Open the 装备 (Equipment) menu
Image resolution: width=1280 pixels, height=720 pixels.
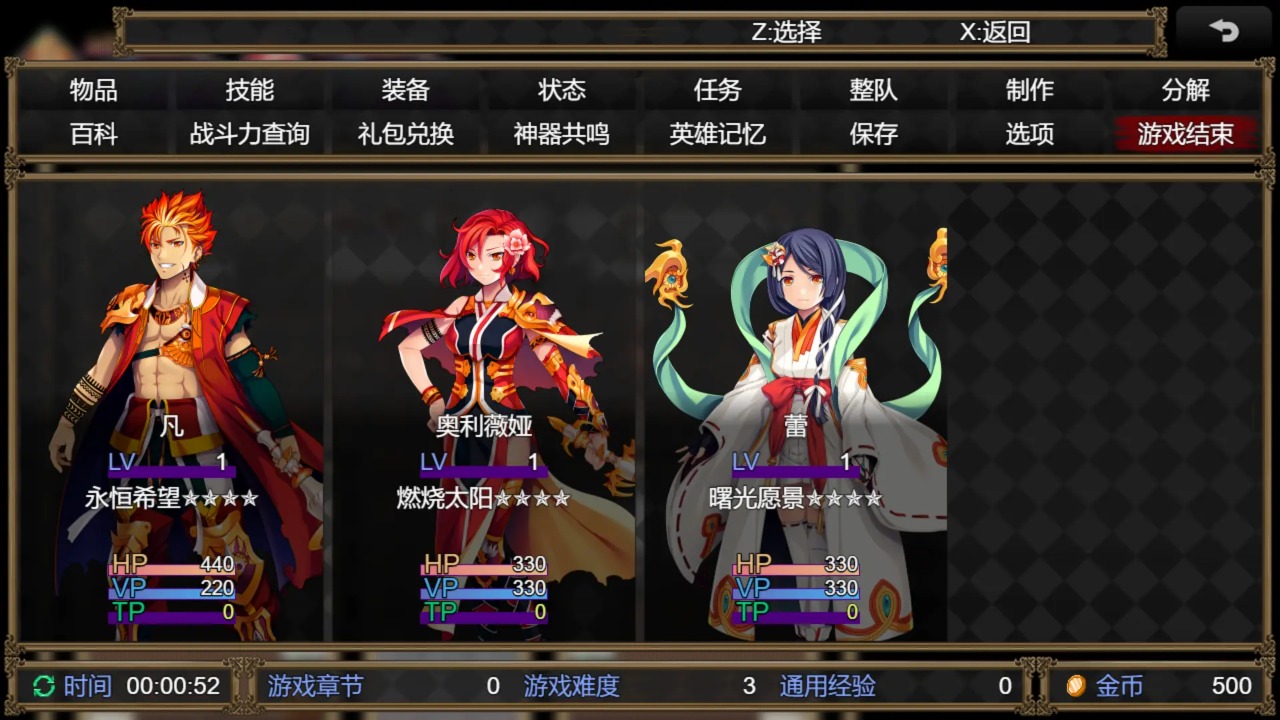coord(407,89)
